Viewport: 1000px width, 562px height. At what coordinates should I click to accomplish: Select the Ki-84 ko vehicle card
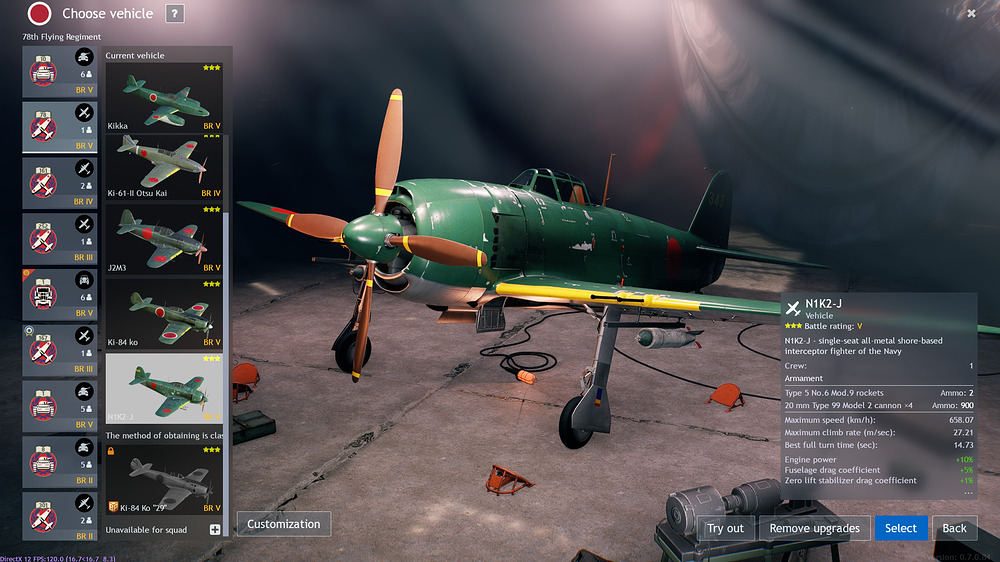click(164, 313)
